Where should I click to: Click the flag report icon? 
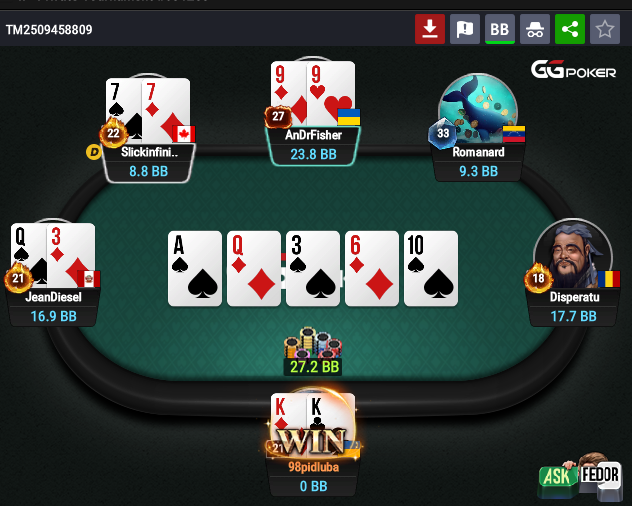[x=465, y=29]
